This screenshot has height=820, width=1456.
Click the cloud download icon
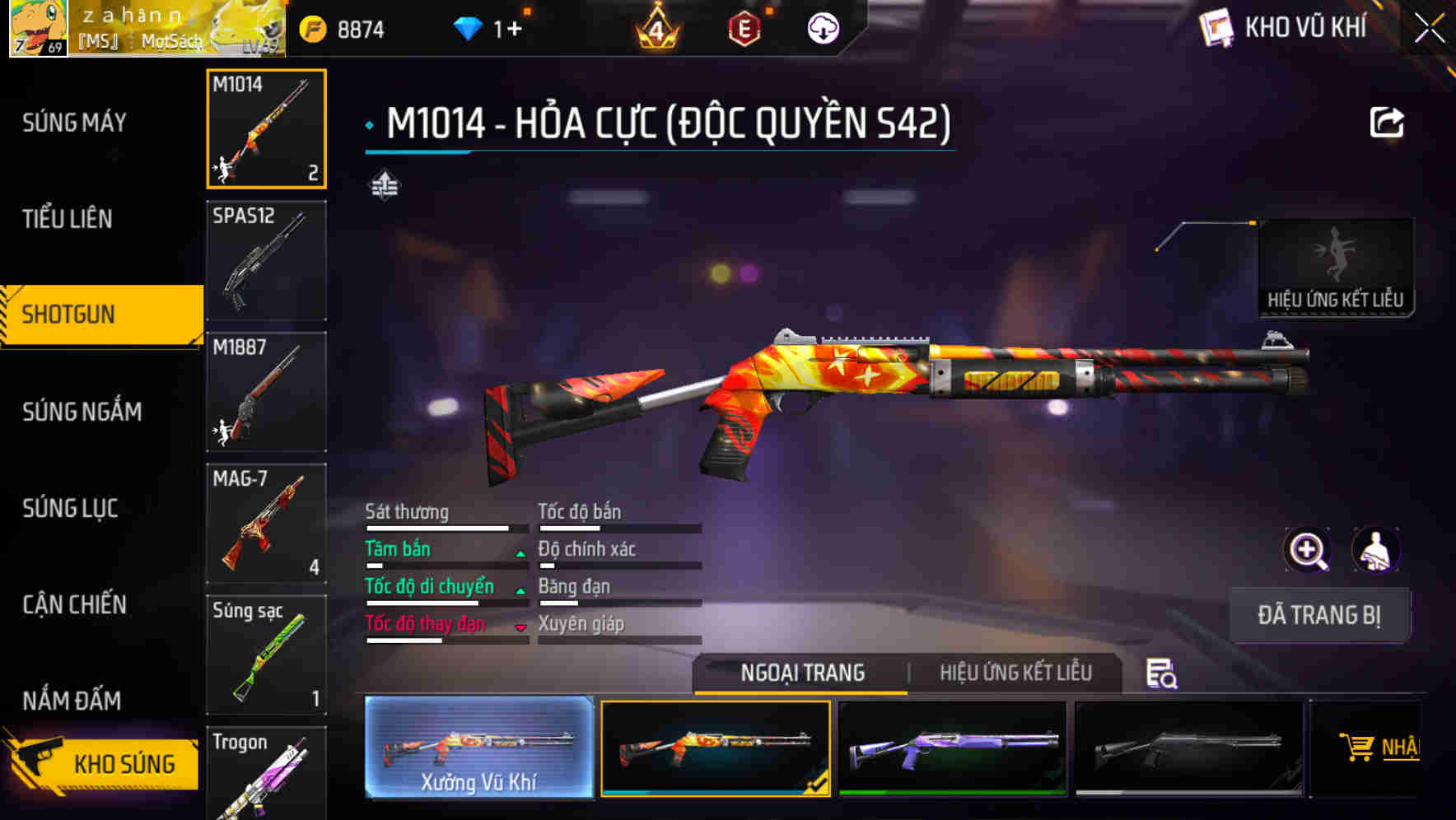[822, 27]
